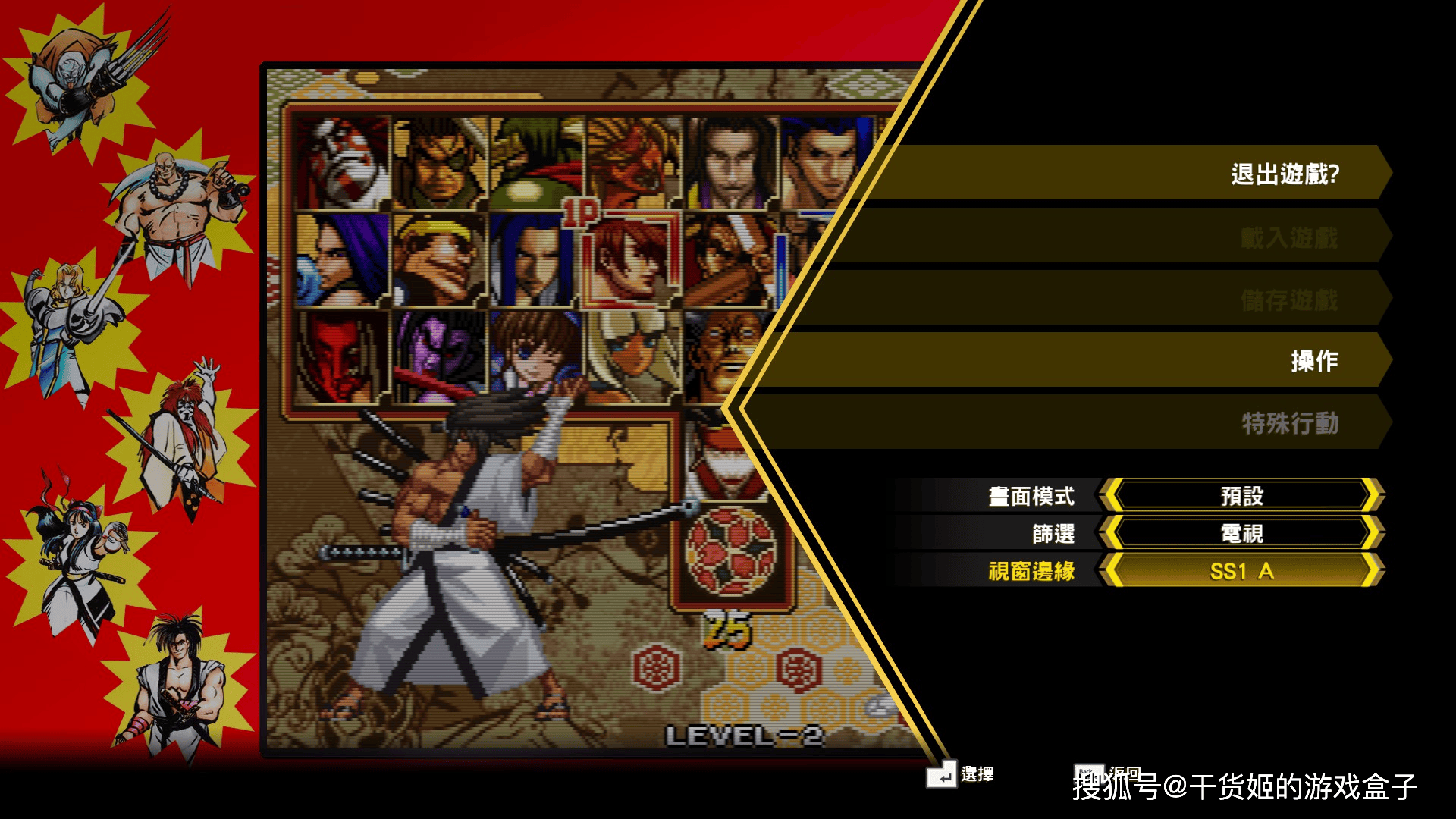Select the 電視 filter value
Viewport: 1456px width, 819px height.
[1241, 533]
